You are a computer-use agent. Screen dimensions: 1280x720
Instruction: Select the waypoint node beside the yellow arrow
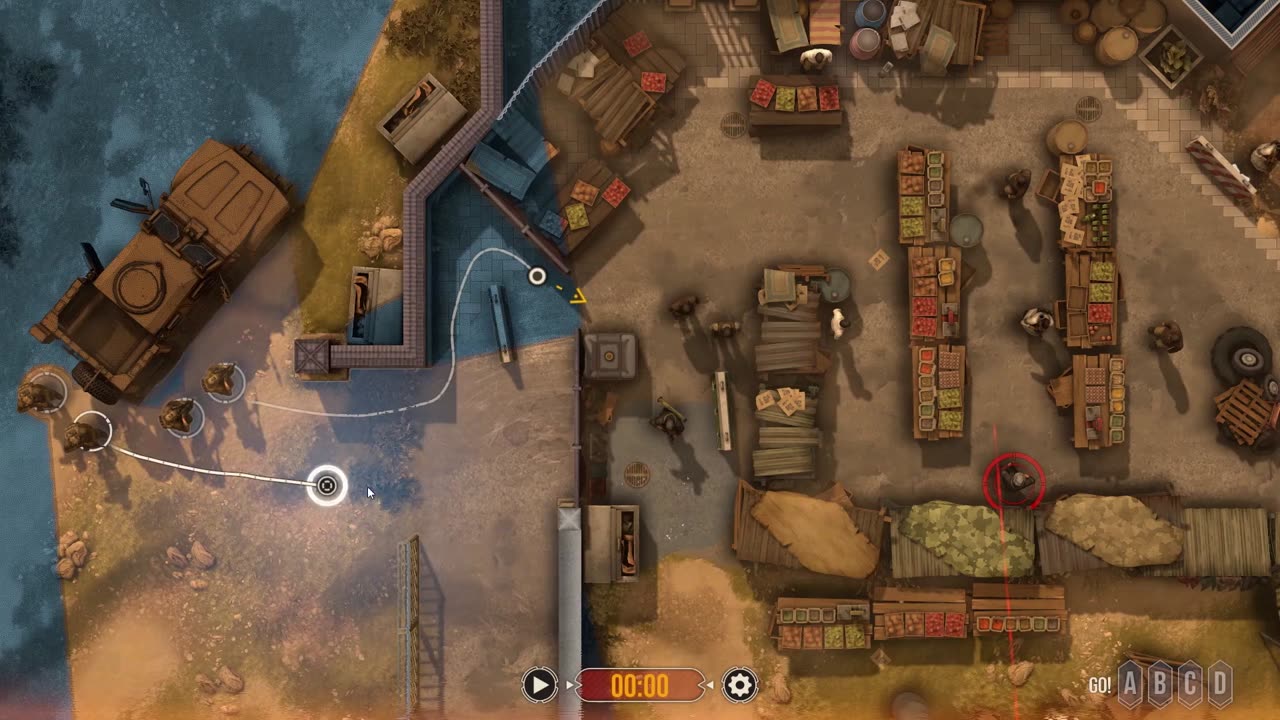pos(537,276)
